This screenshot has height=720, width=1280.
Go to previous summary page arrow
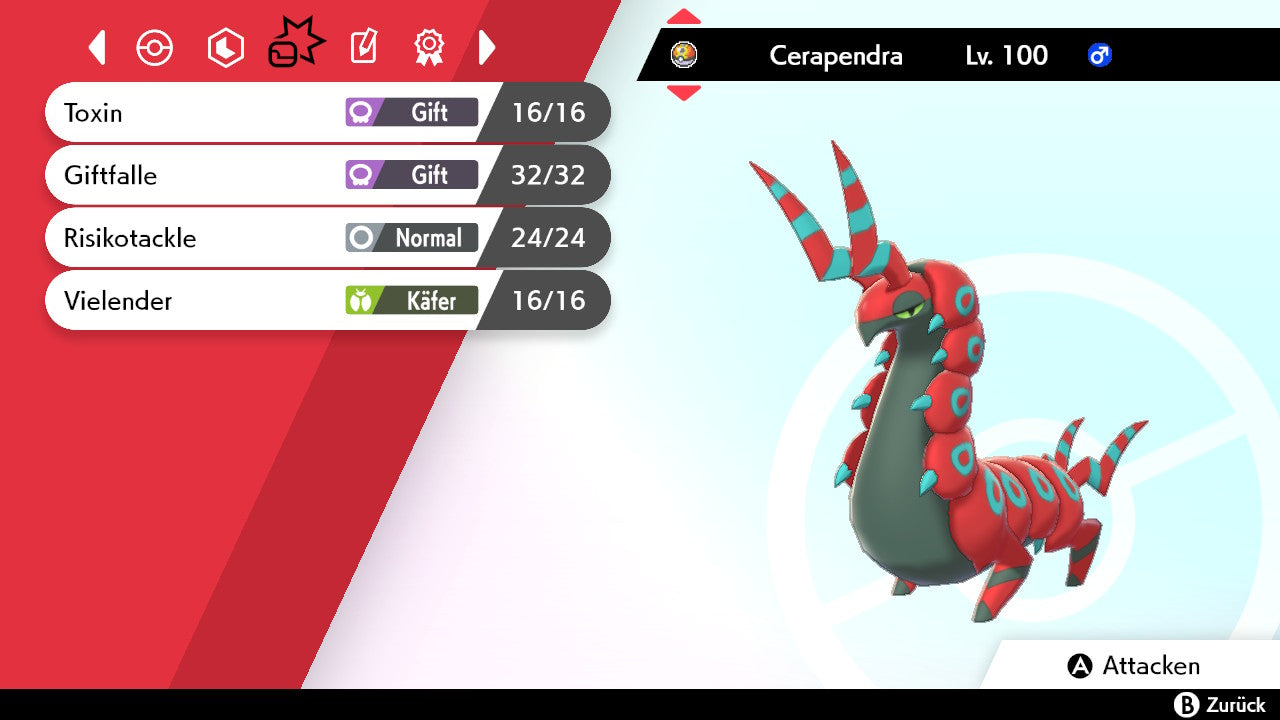point(97,47)
